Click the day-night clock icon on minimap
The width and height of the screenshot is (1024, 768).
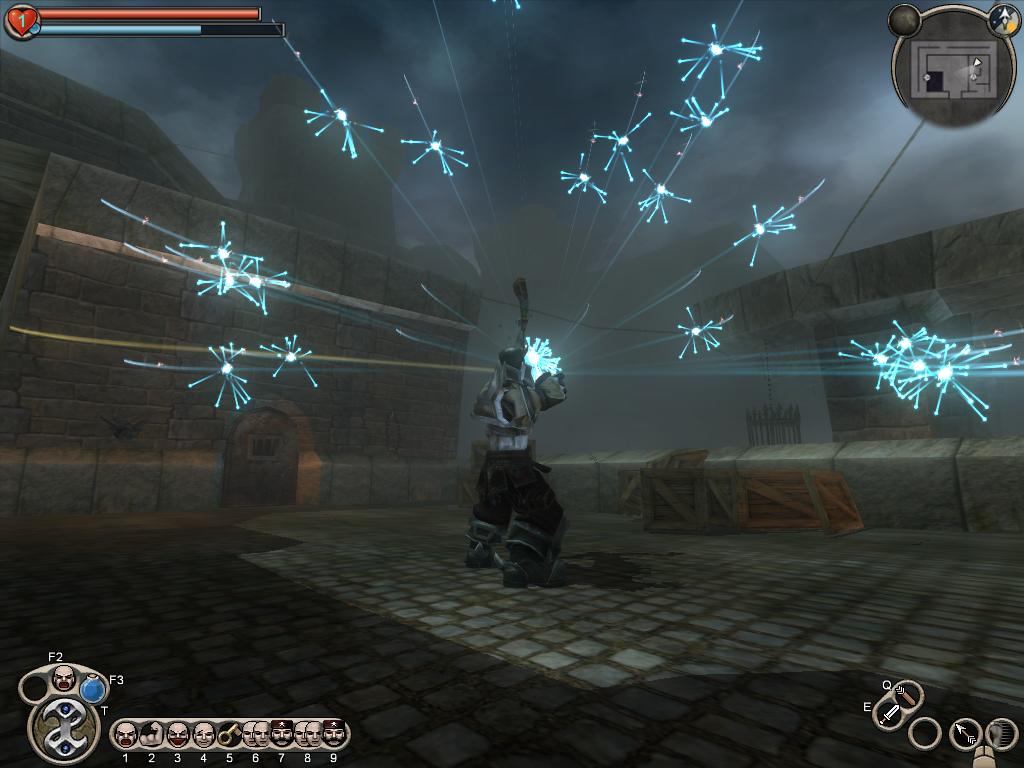tap(1003, 20)
